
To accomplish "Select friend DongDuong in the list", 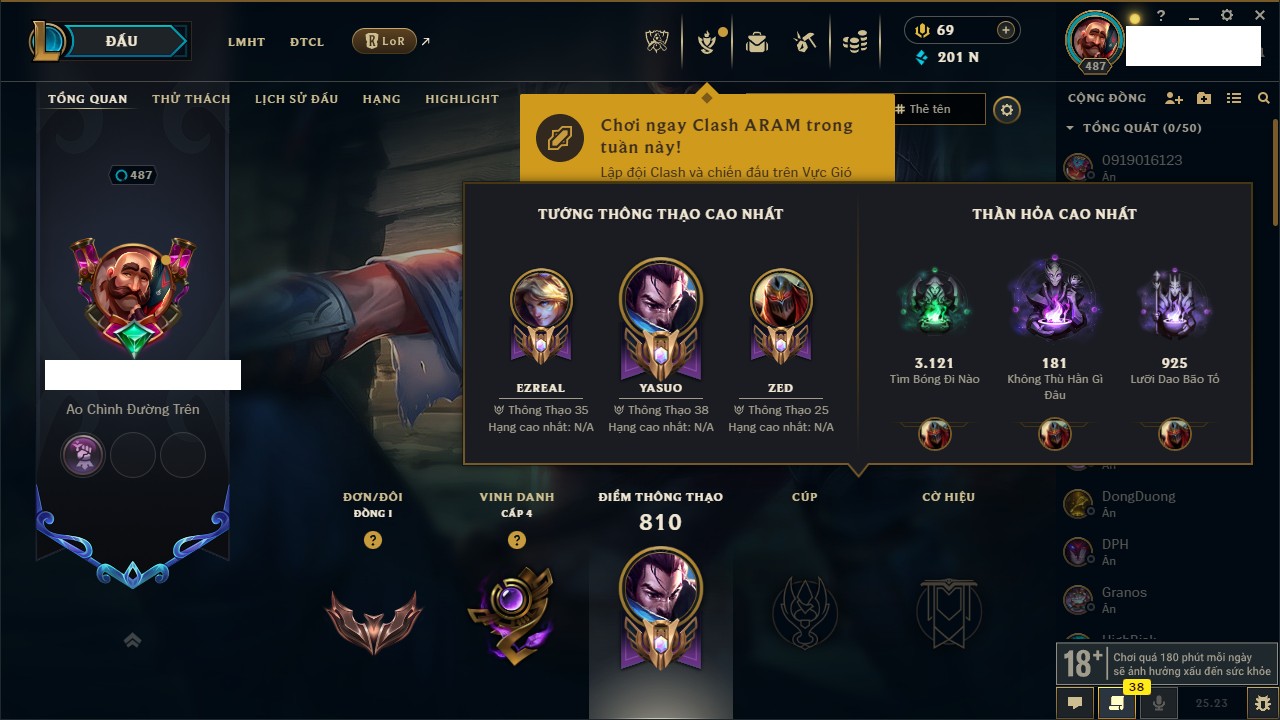I will (1138, 497).
